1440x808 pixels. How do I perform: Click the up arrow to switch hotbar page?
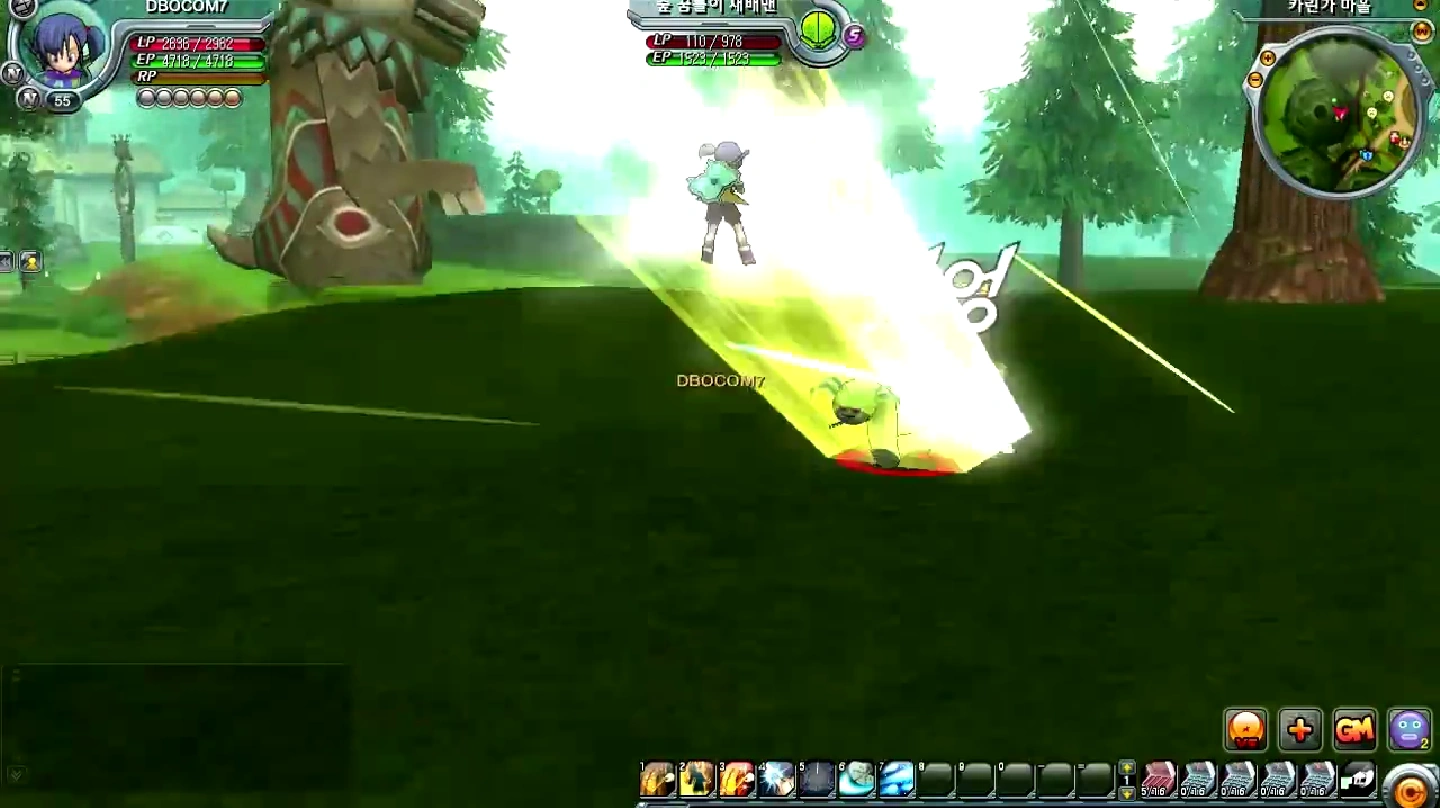[x=1126, y=768]
